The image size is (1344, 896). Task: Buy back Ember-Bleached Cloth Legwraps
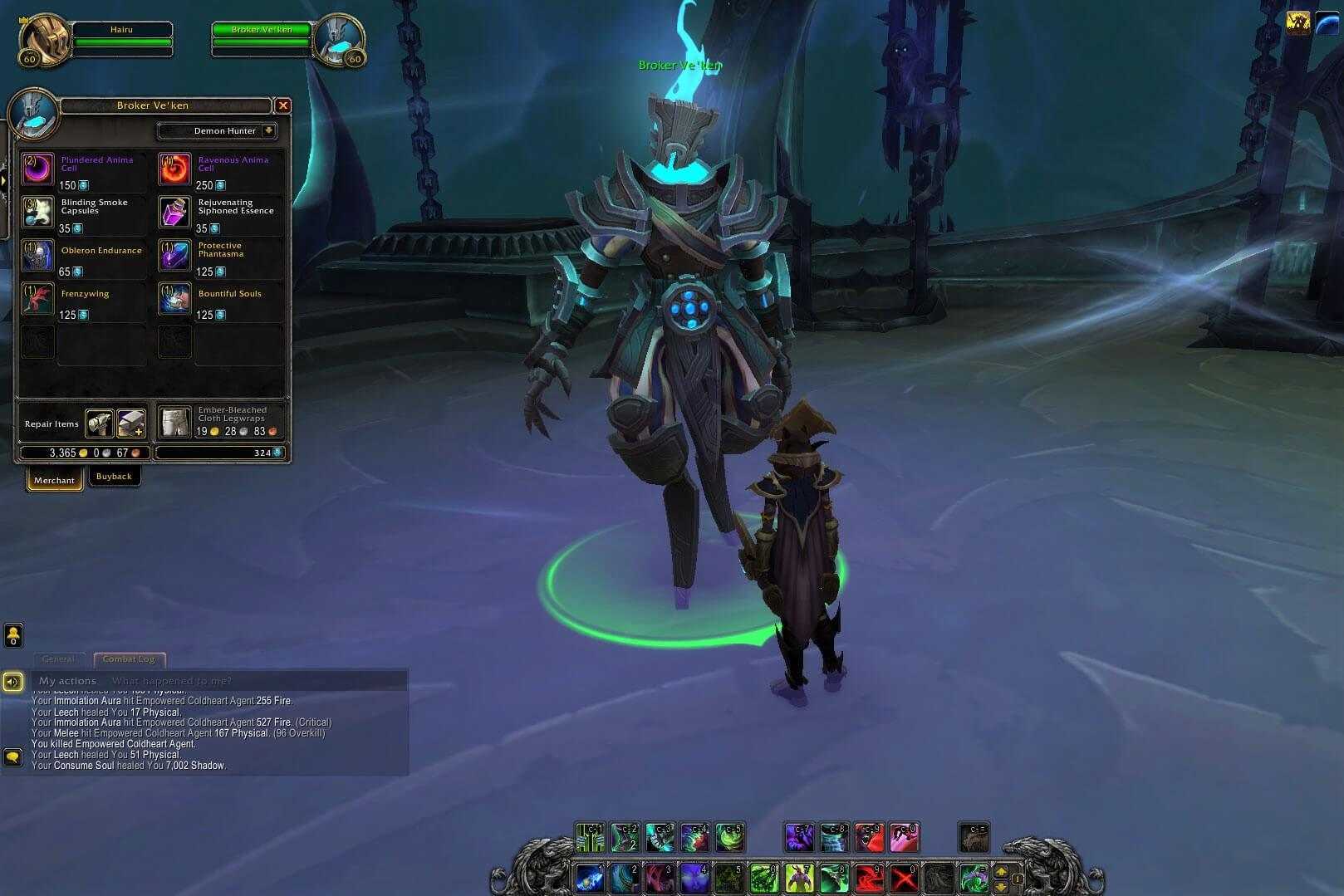point(175,423)
